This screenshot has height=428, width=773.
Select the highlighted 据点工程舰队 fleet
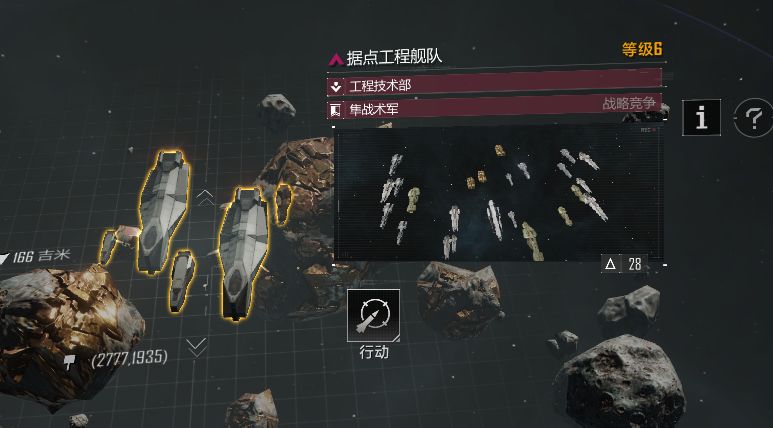tap(200, 240)
